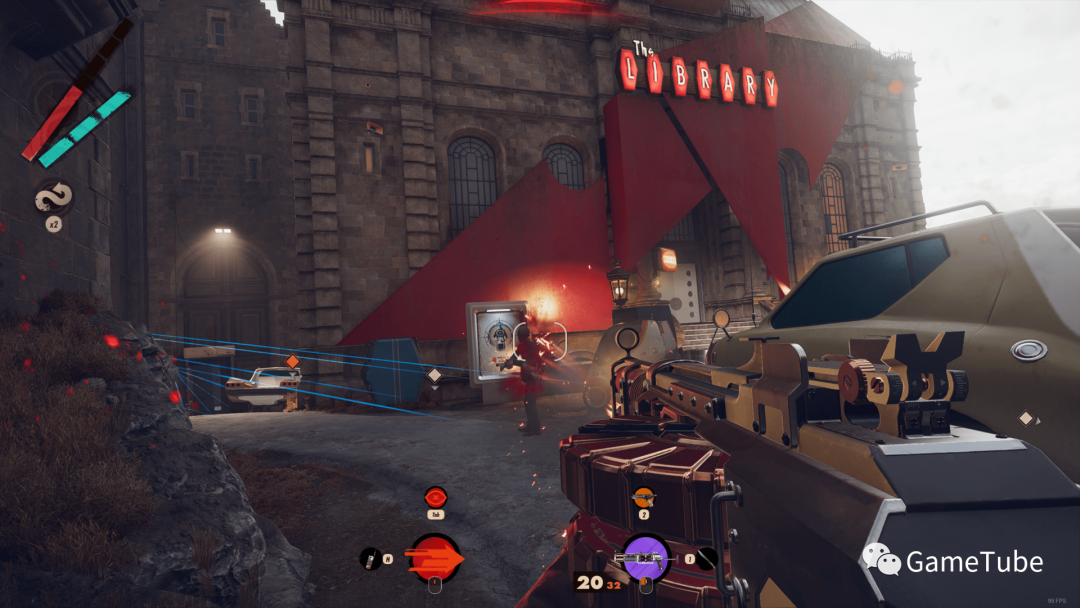
Task: Use the Hackamajig gadget icon
Action: (369, 558)
